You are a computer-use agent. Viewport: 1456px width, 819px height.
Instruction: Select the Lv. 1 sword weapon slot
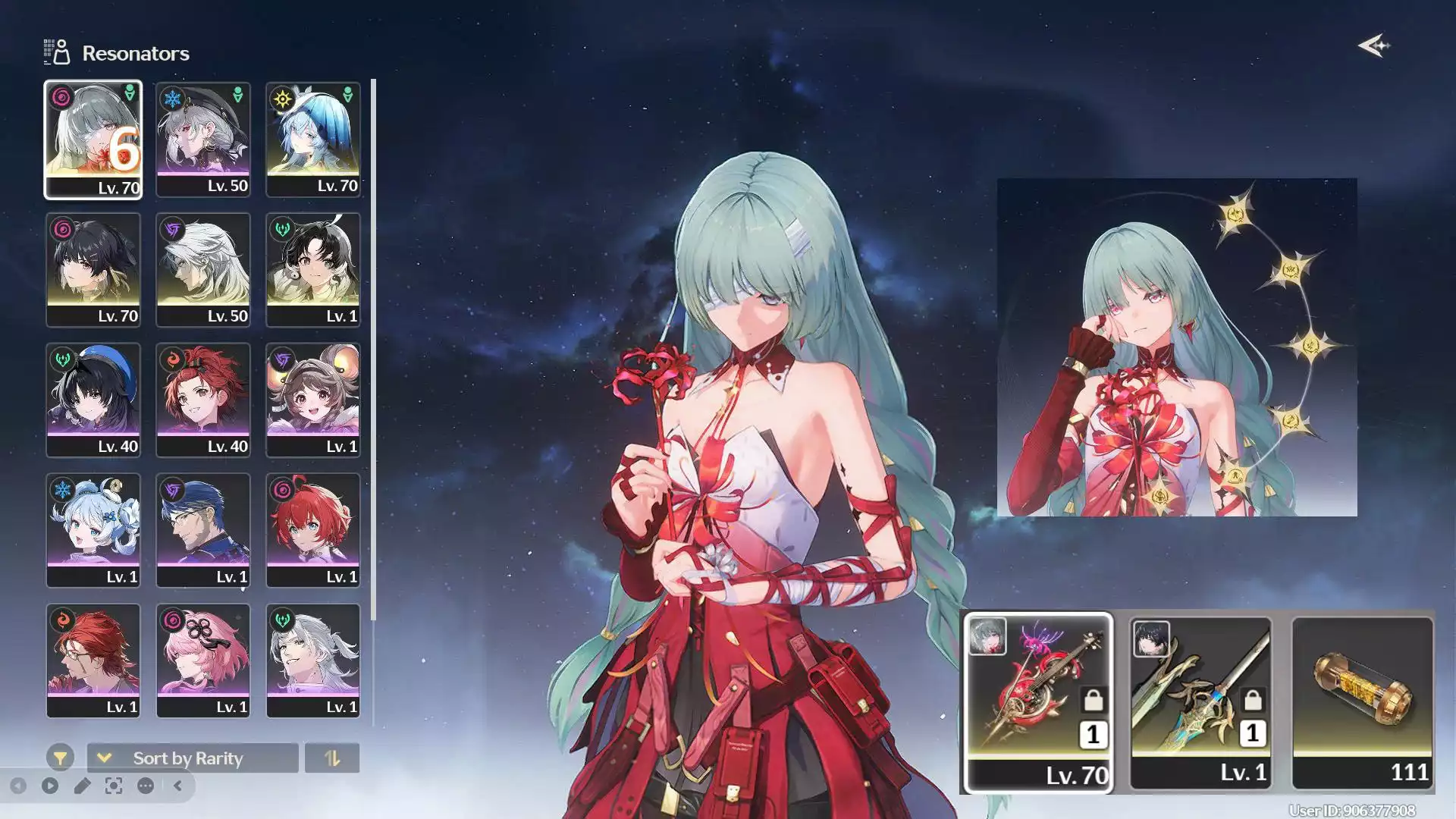point(1200,702)
